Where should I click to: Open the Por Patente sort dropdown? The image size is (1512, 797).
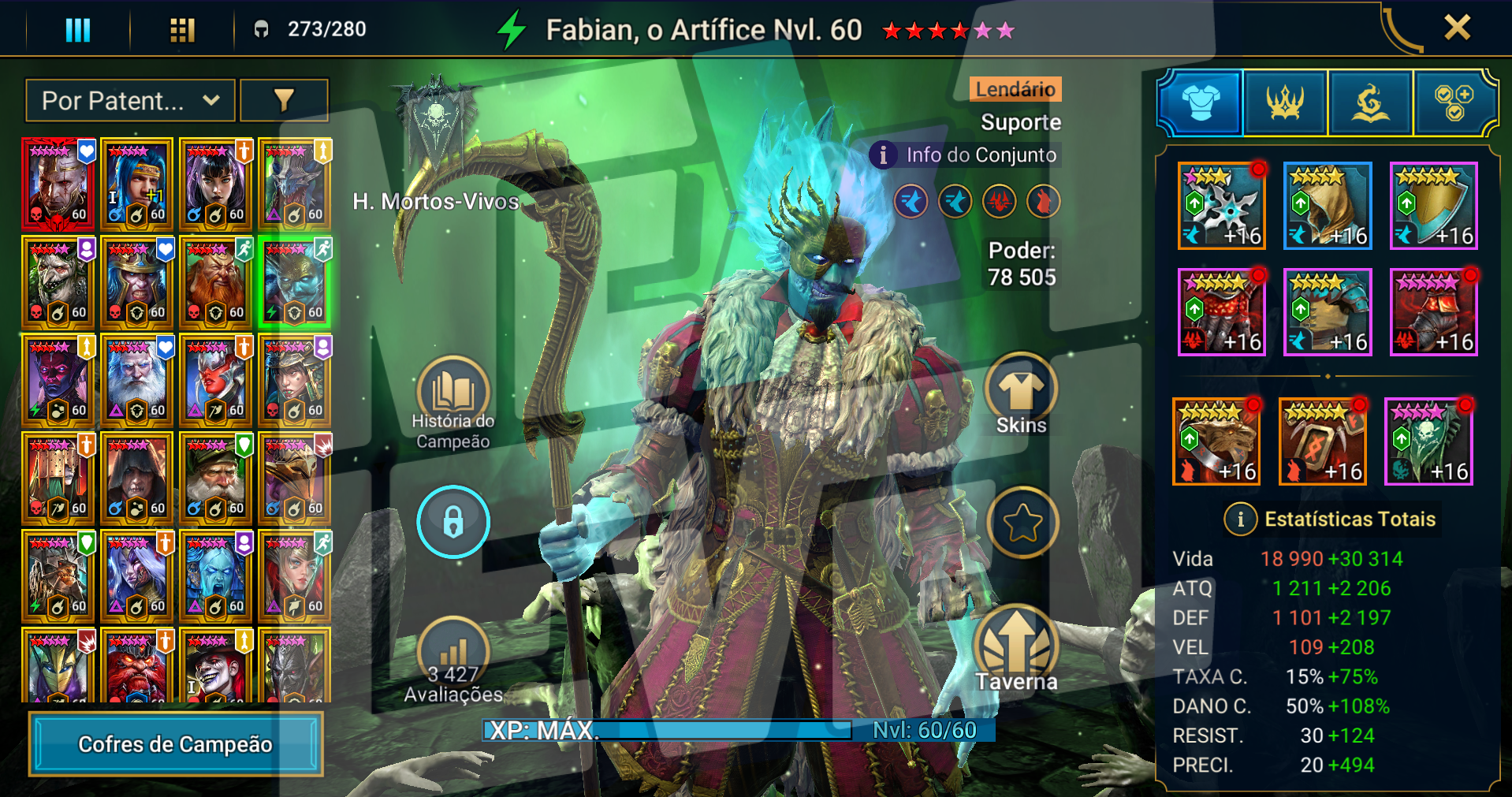pyautogui.click(x=130, y=101)
